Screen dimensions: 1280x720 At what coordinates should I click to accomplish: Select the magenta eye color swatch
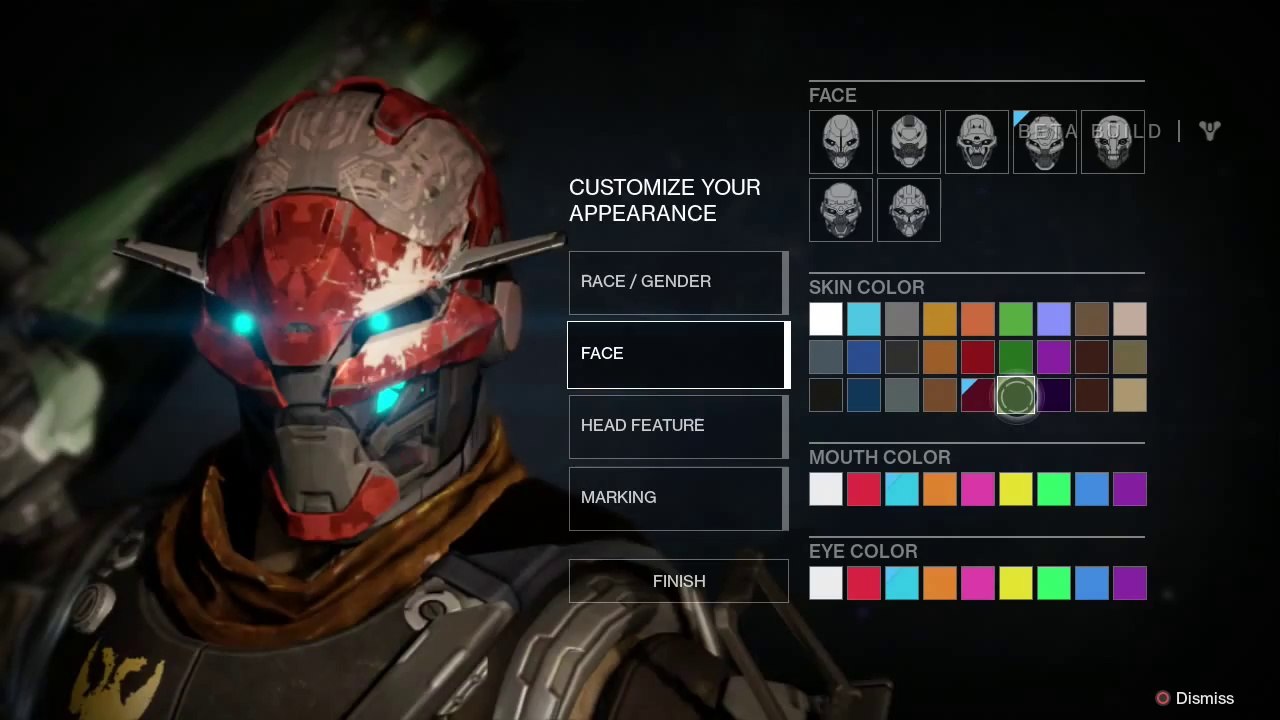click(x=978, y=583)
